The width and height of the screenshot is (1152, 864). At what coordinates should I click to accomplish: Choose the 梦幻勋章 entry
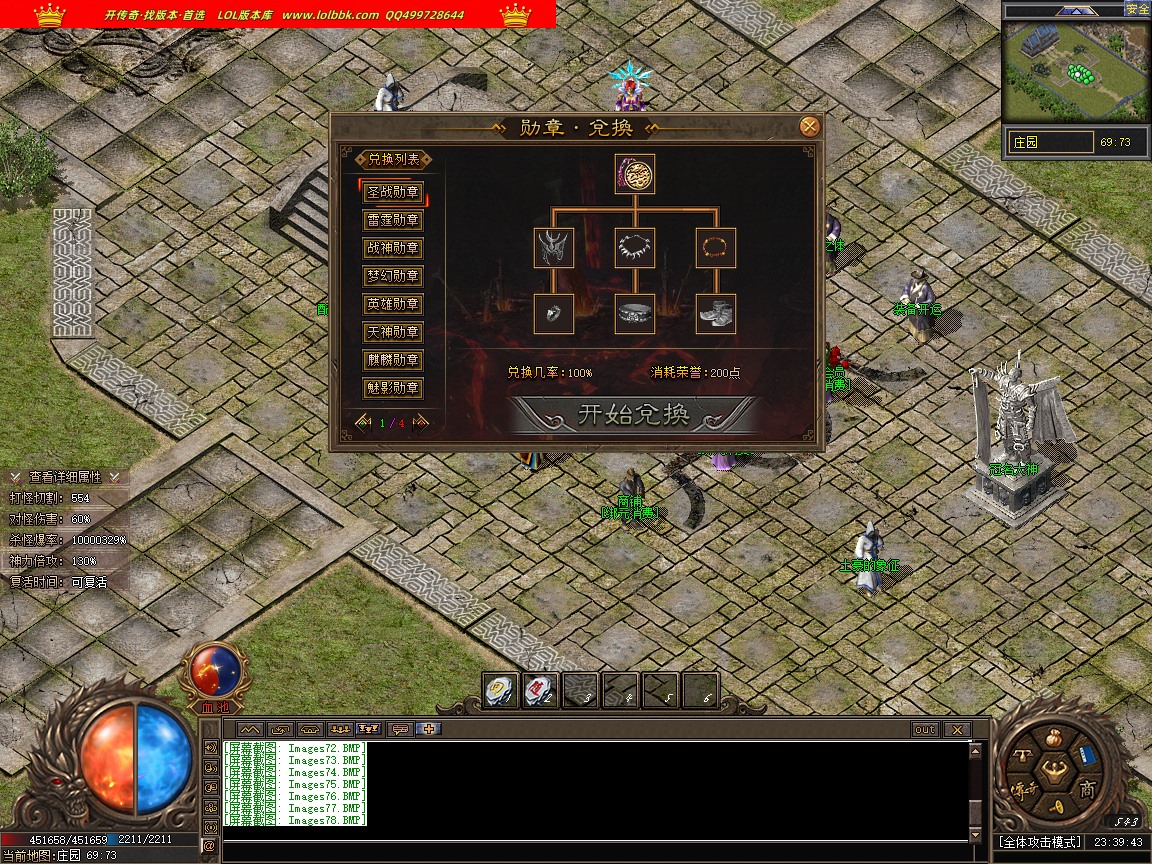(393, 276)
